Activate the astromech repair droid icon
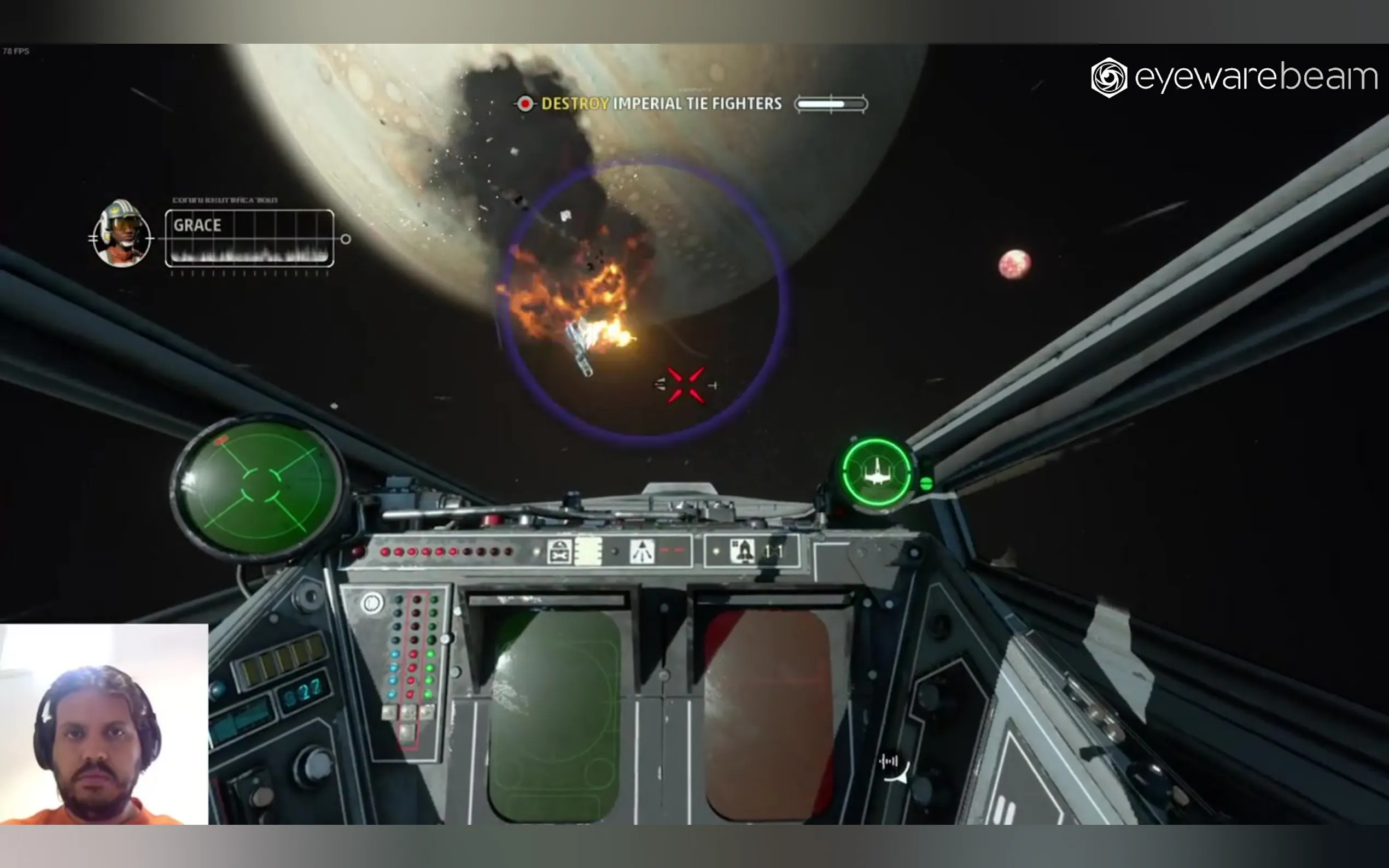1389x868 pixels. coord(559,552)
